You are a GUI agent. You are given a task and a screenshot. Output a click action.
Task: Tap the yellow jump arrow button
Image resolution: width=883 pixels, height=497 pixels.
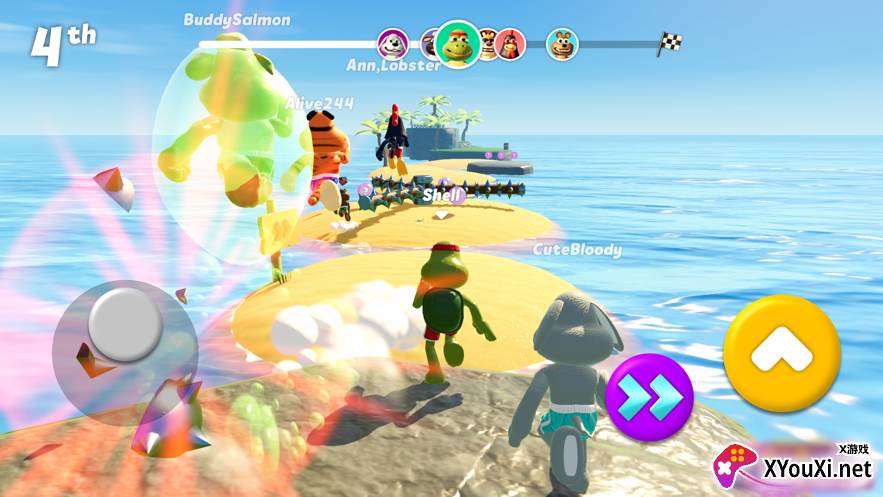pyautogui.click(x=781, y=354)
